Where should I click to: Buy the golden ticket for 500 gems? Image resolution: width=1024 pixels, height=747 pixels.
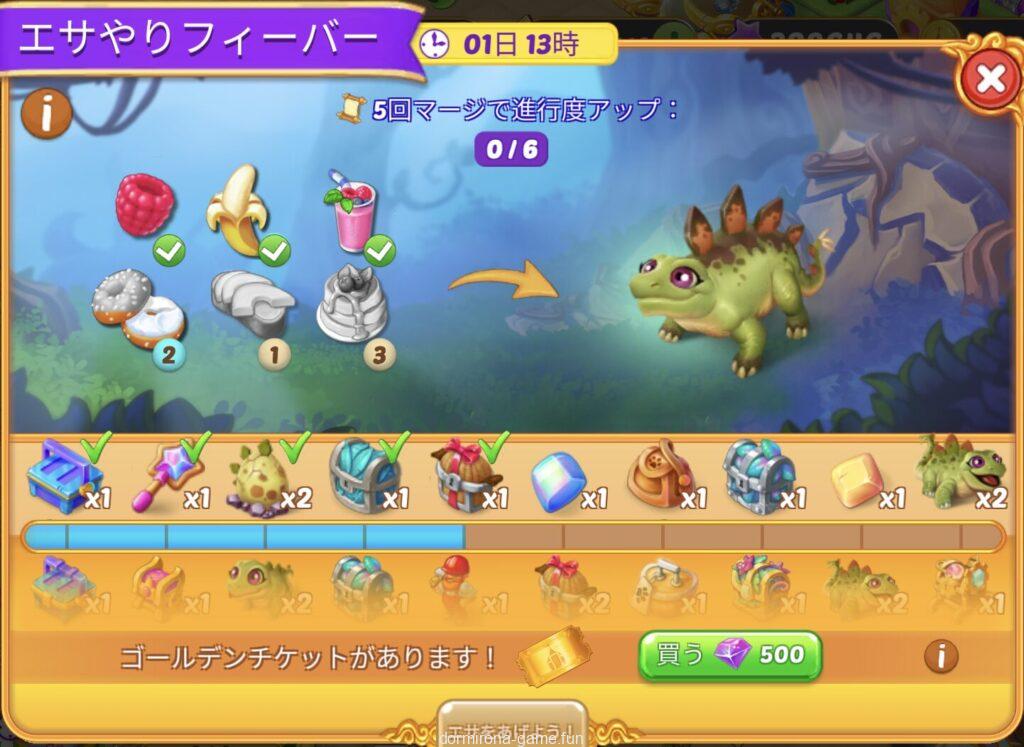730,655
